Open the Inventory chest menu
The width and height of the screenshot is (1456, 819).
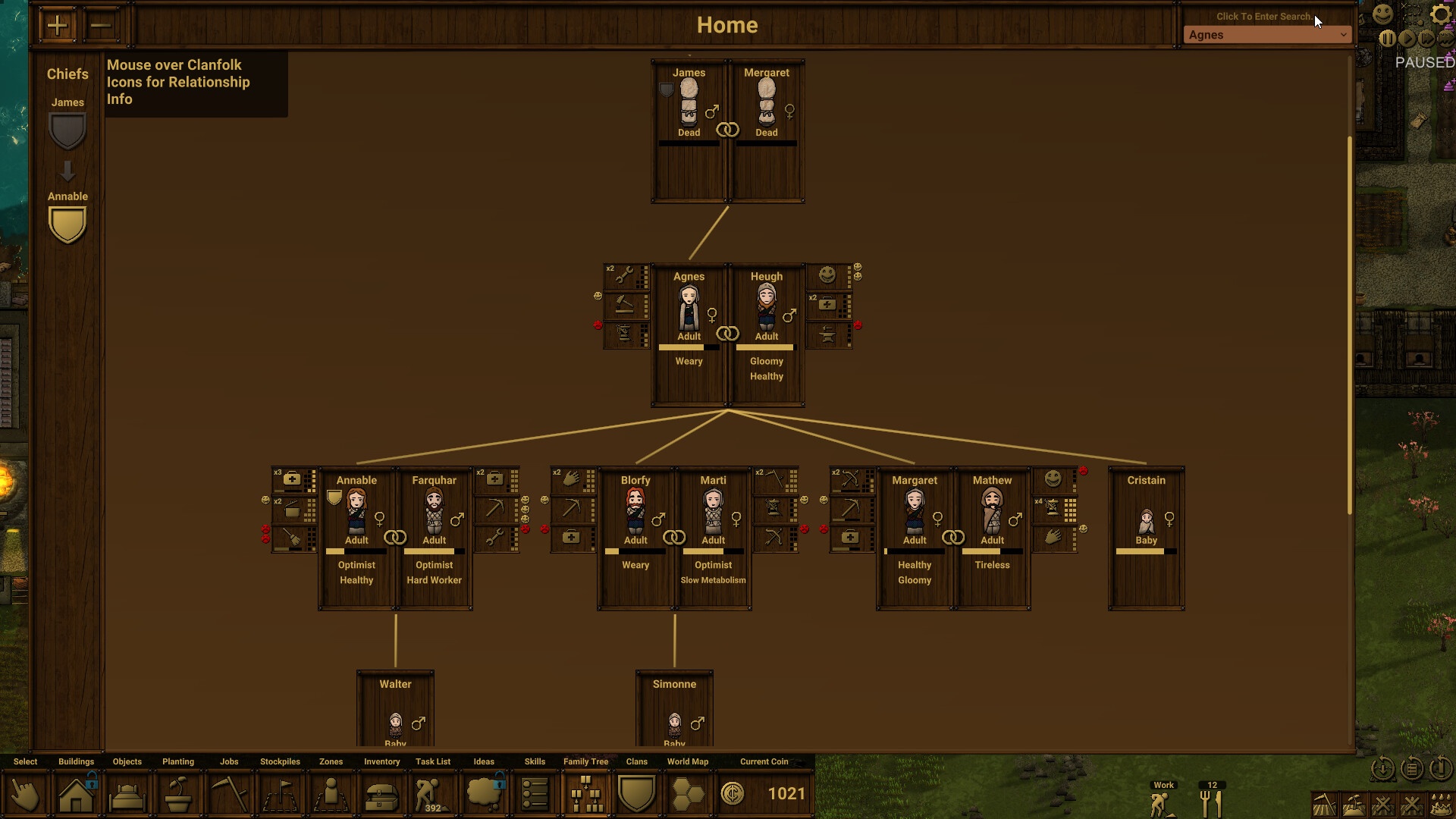pyautogui.click(x=381, y=794)
